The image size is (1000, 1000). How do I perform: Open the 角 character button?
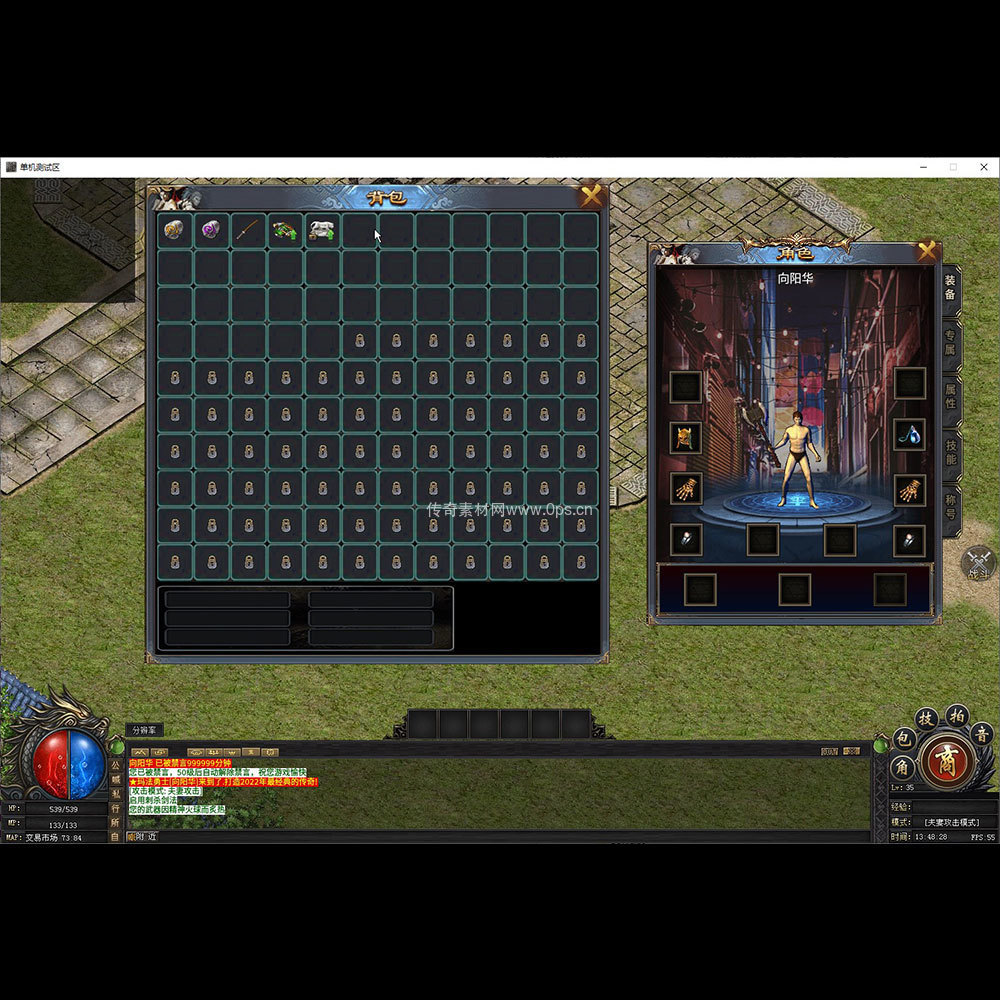pos(902,768)
